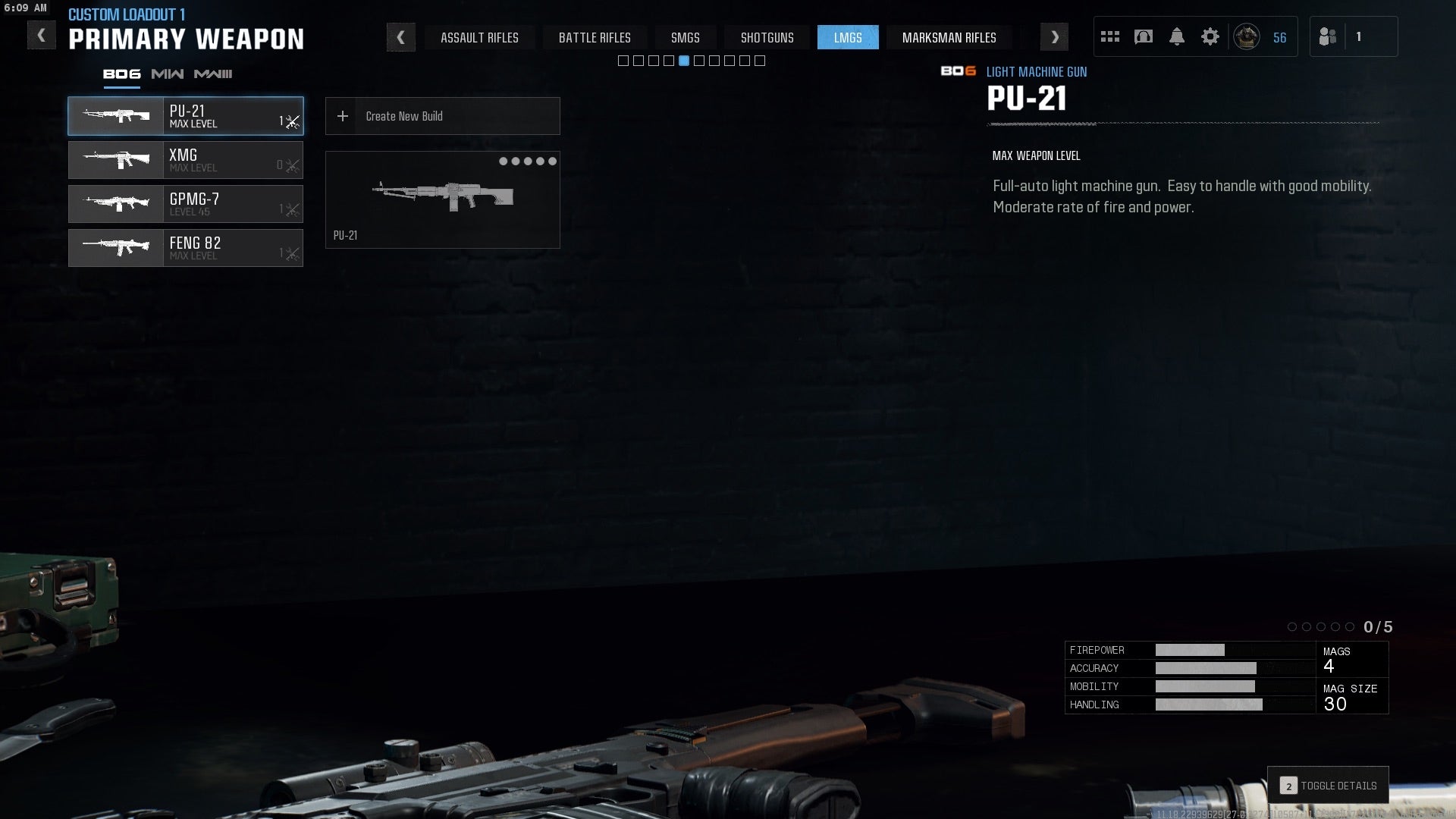Create New Build for the weapon
The image size is (1456, 819).
442,116
